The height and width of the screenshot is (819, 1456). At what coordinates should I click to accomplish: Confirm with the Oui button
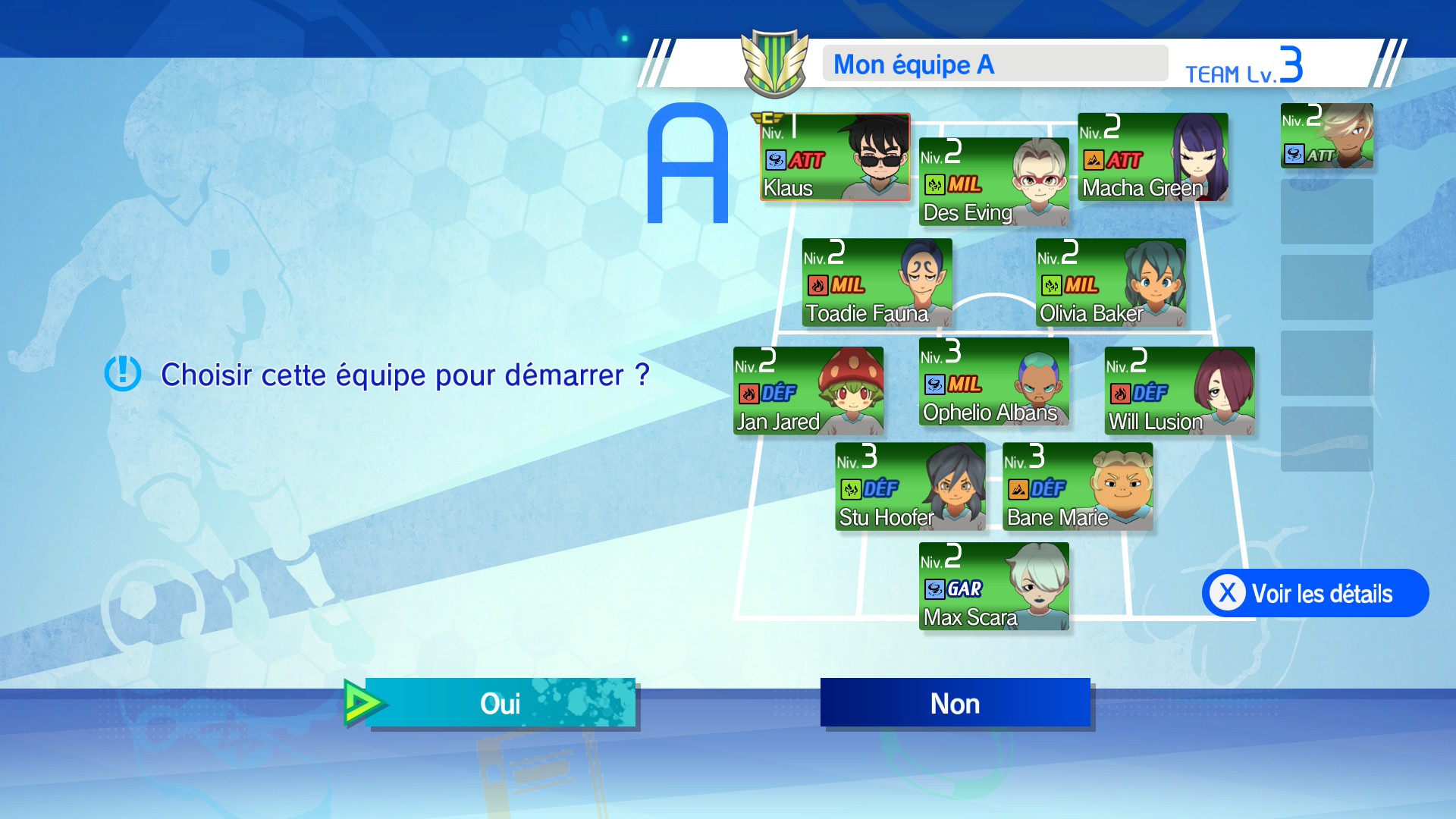pos(500,703)
